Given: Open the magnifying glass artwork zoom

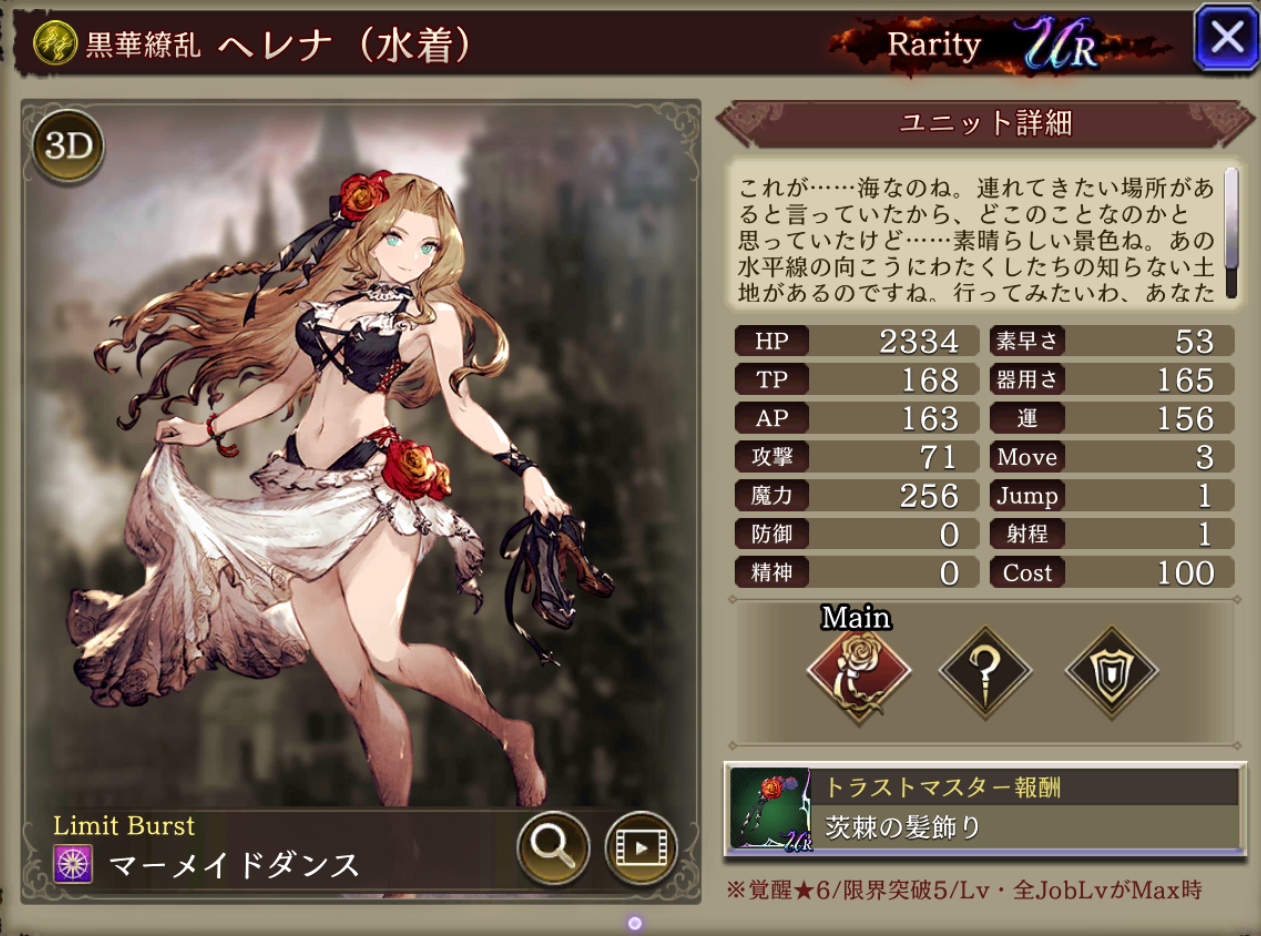Looking at the screenshot, I should pos(552,847).
